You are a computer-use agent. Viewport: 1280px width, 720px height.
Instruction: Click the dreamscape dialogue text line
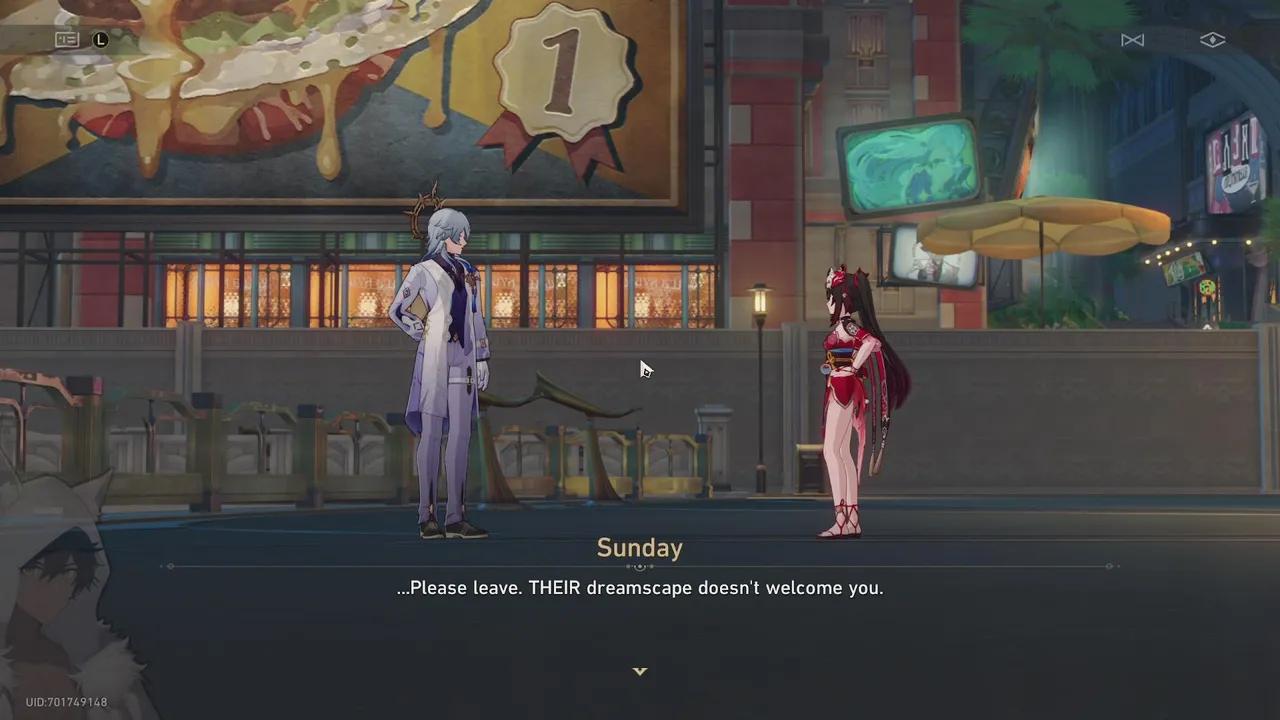pos(639,588)
